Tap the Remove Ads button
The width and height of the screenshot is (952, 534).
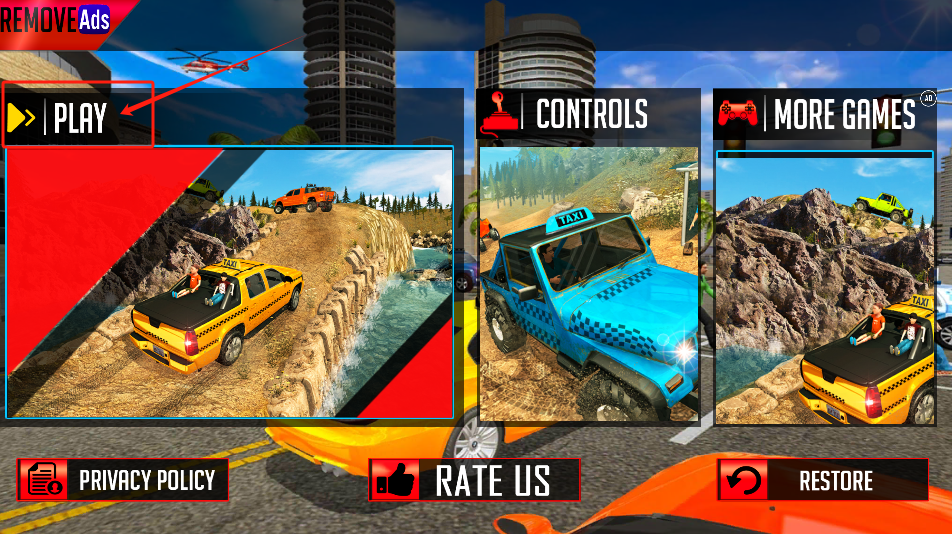57,18
